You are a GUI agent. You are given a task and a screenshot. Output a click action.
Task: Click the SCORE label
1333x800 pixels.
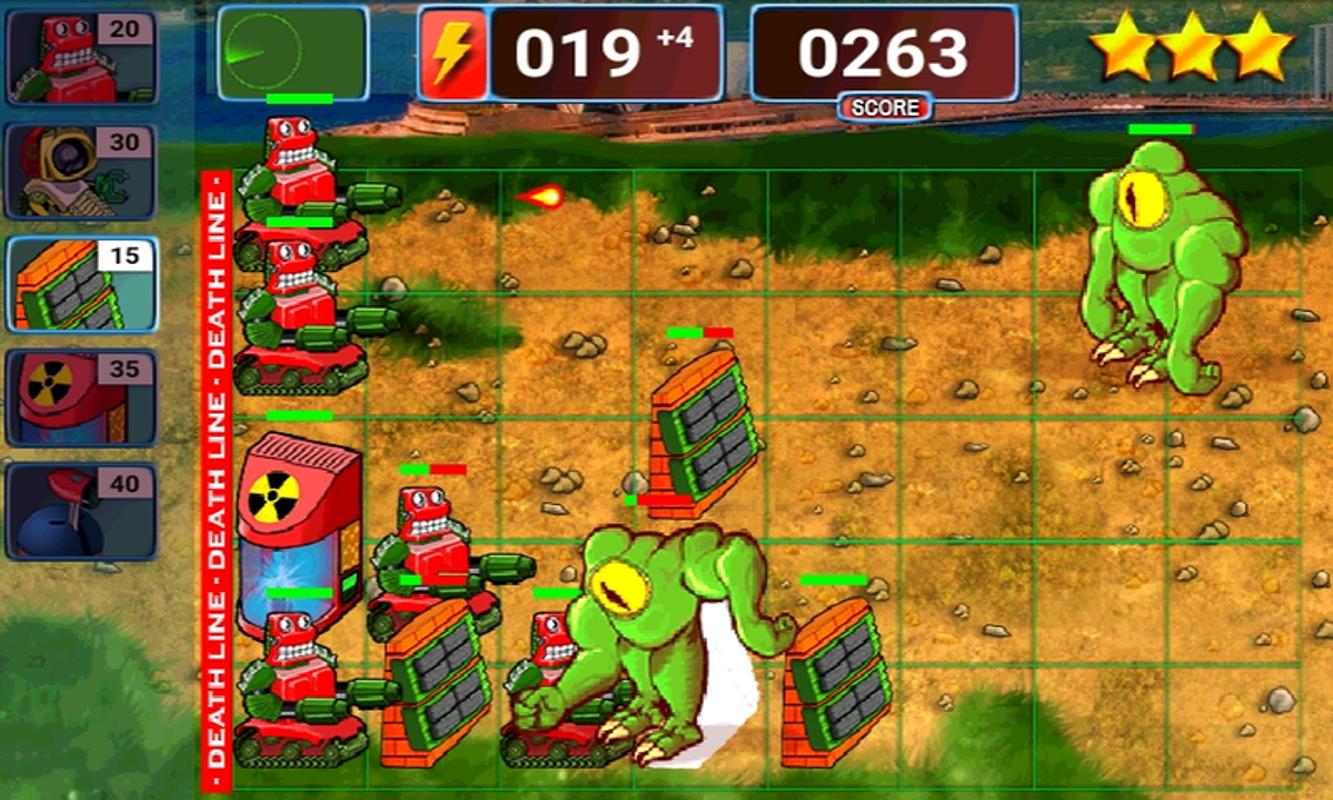tap(884, 108)
